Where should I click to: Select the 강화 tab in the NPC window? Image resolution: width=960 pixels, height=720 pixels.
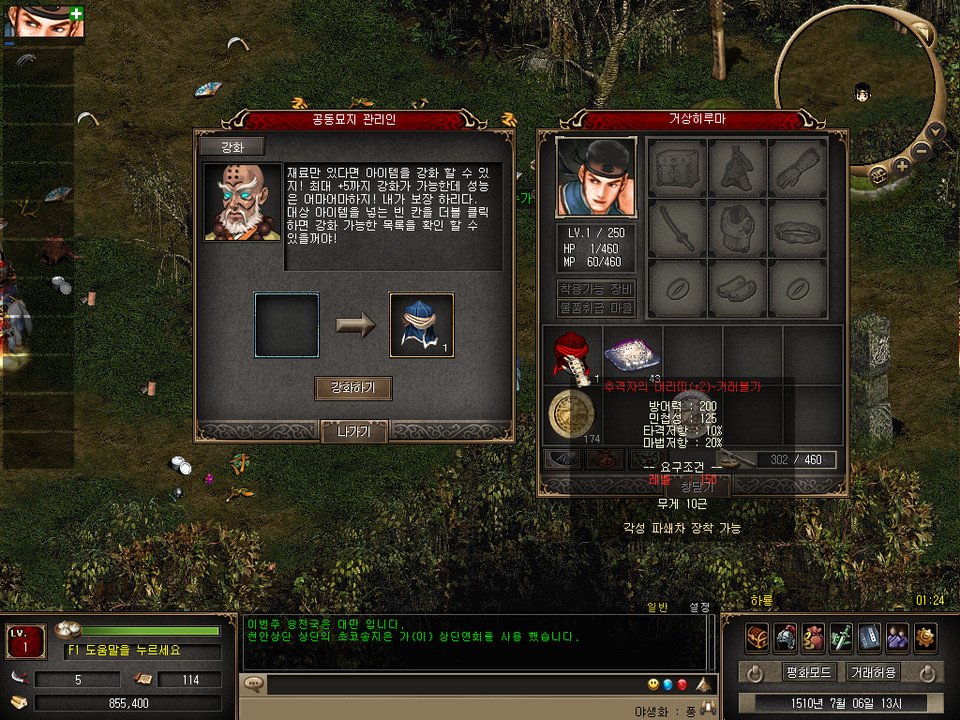point(231,147)
